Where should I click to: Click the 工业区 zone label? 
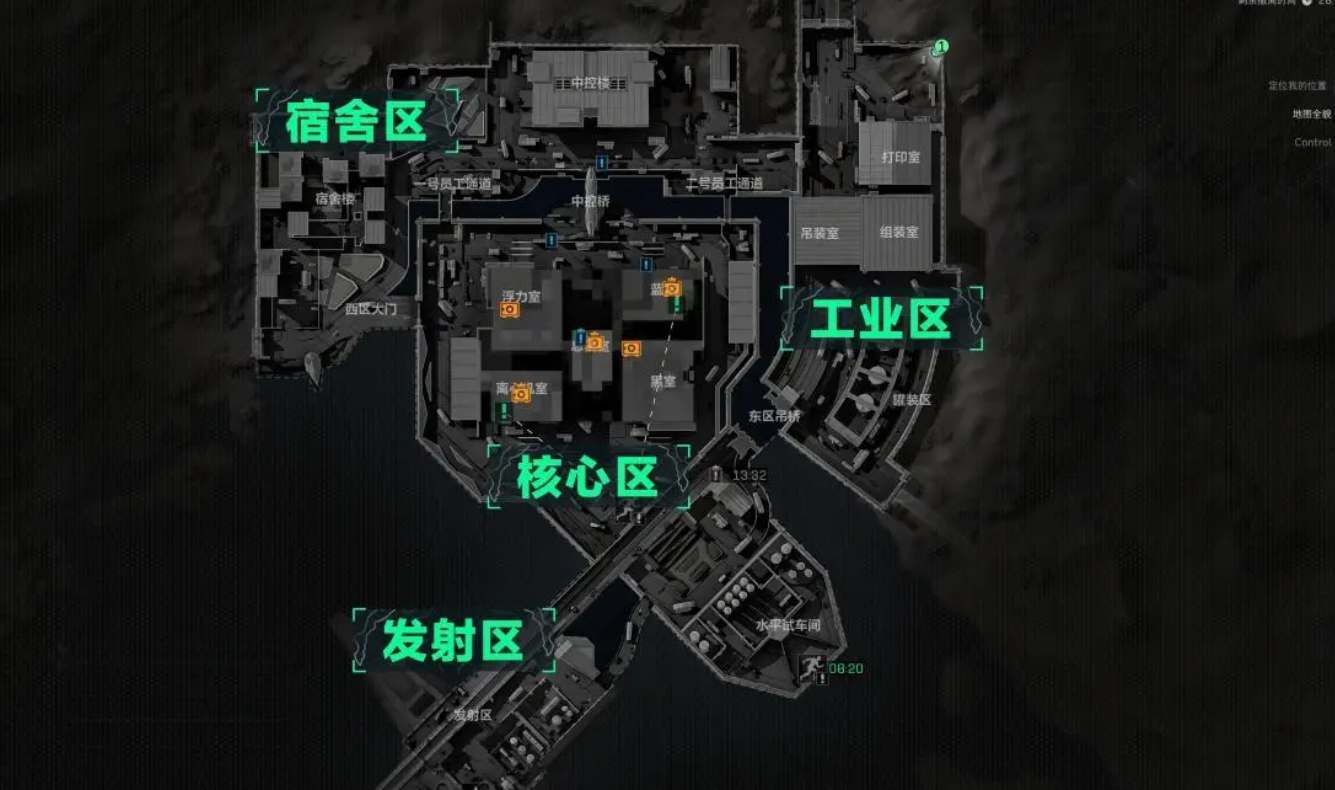[881, 318]
